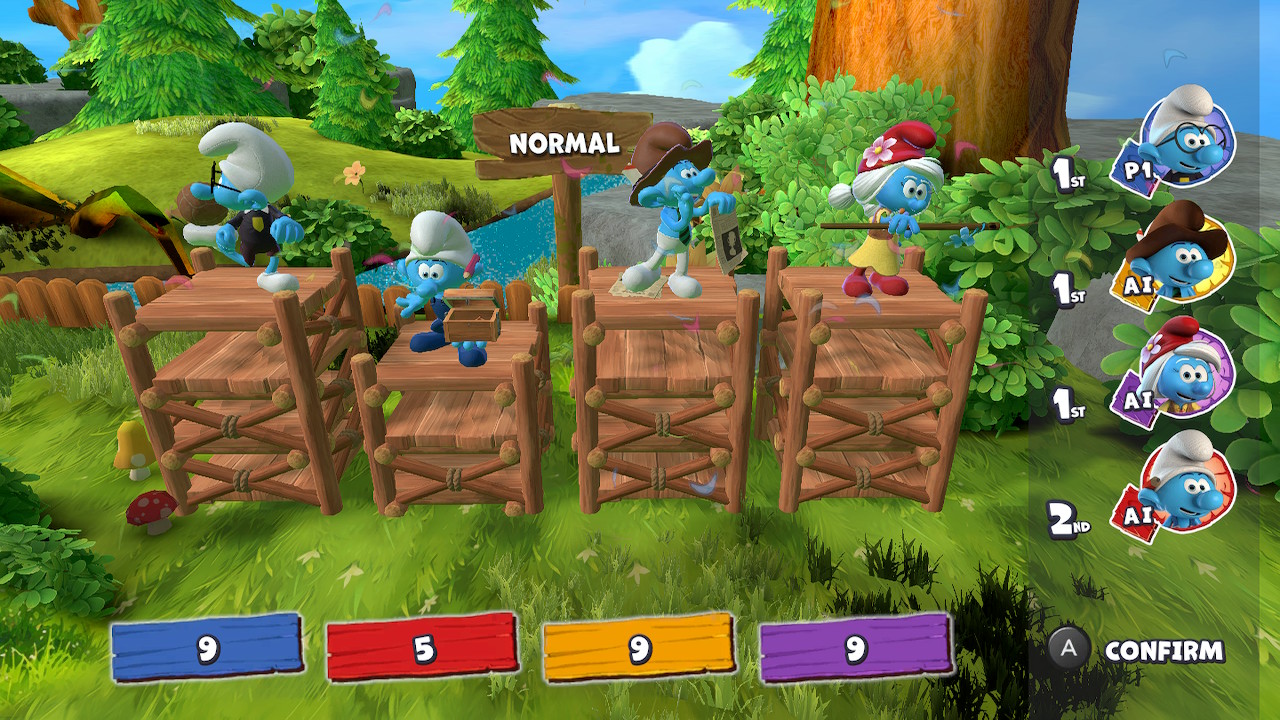Click the second-place AI Smurf portrait
The height and width of the screenshot is (720, 1280).
click(1184, 486)
